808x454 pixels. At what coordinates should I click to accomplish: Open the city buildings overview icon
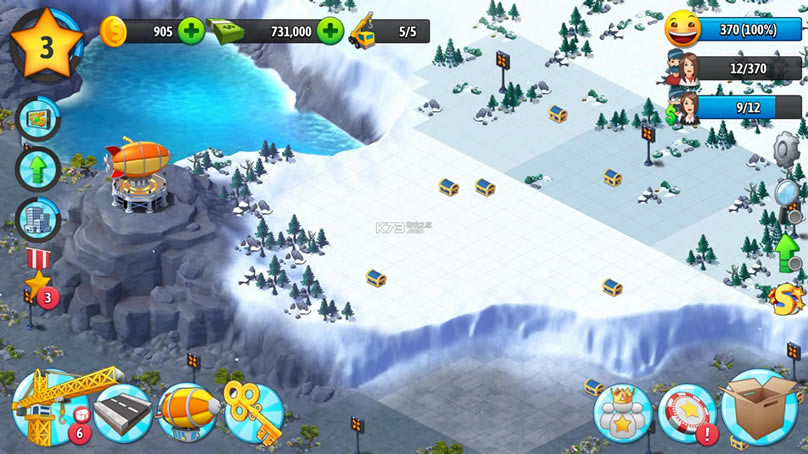[x=39, y=219]
